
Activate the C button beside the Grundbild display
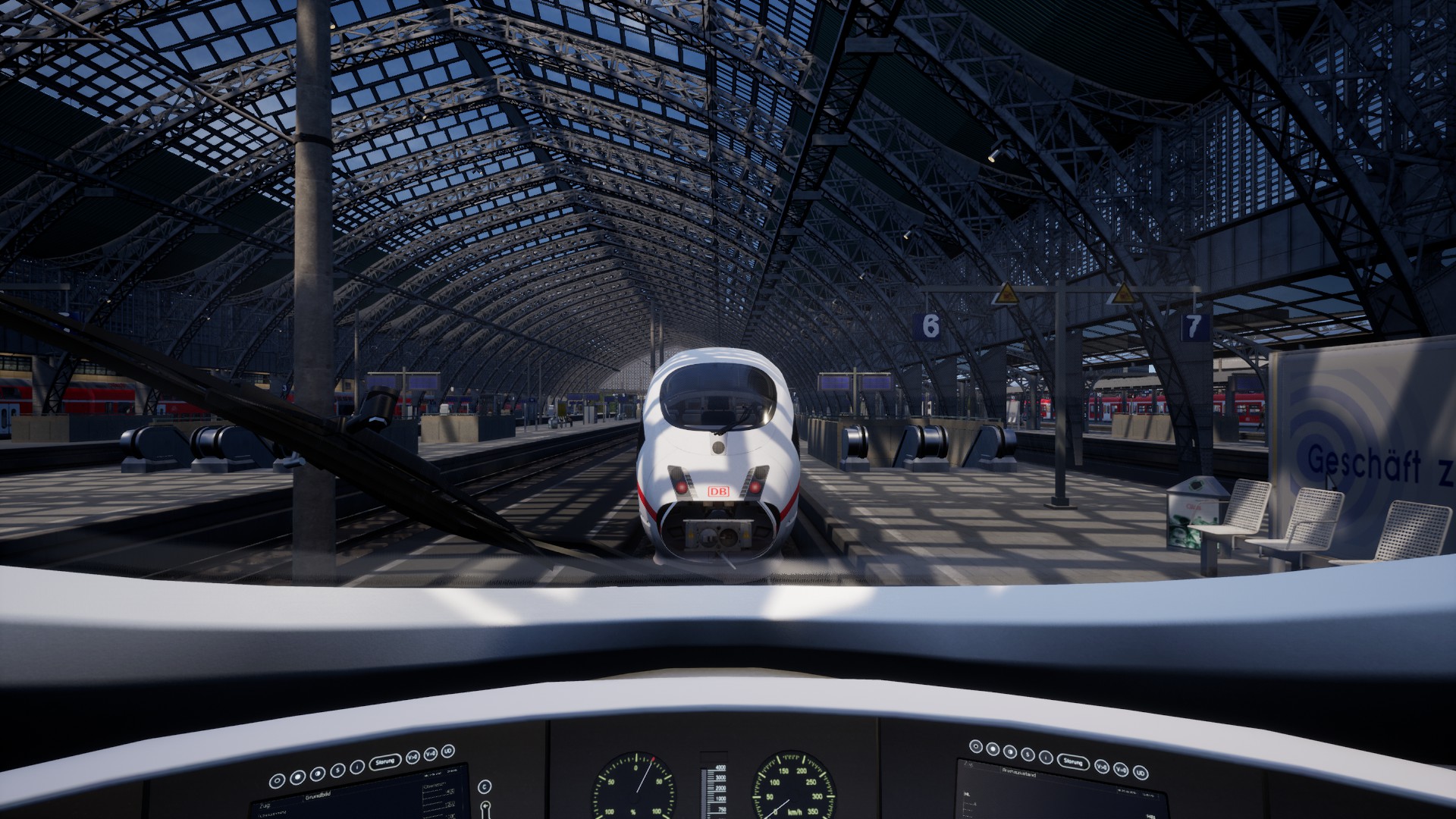pyautogui.click(x=485, y=786)
